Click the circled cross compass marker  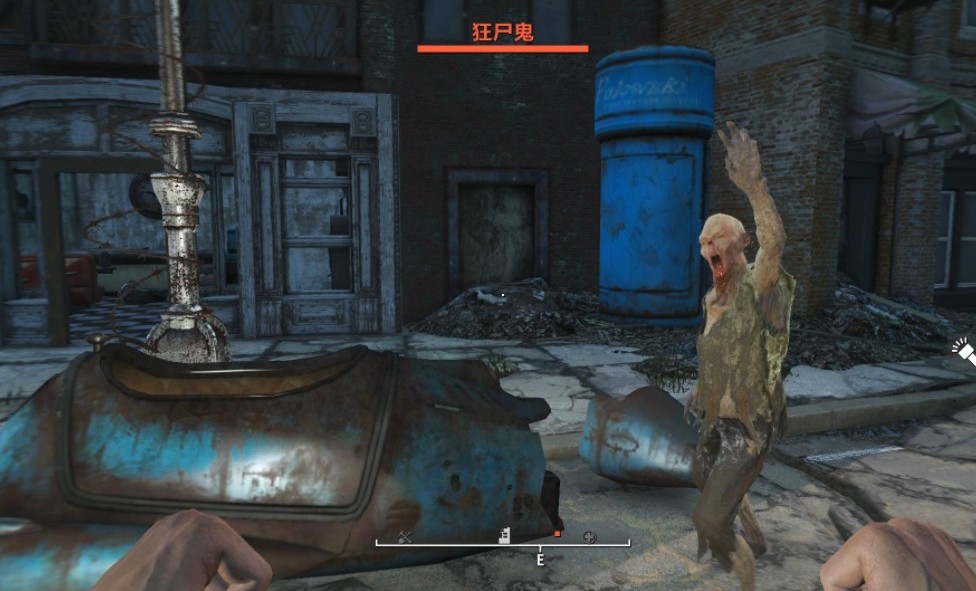[589, 536]
